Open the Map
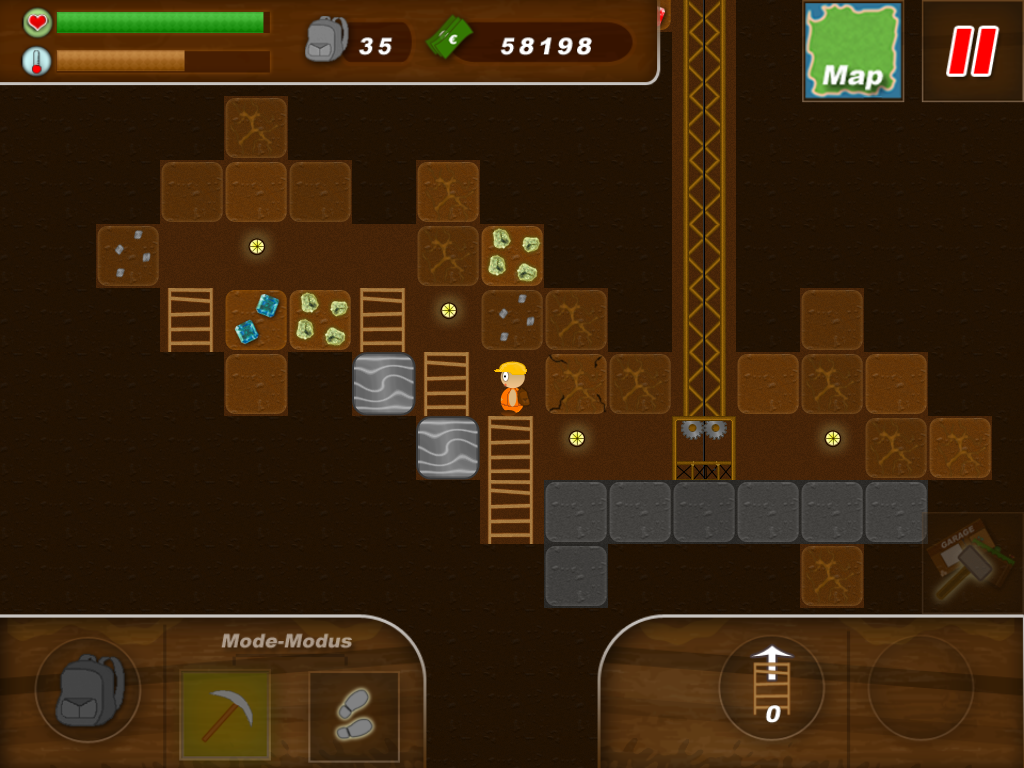The image size is (1024, 768). point(853,51)
